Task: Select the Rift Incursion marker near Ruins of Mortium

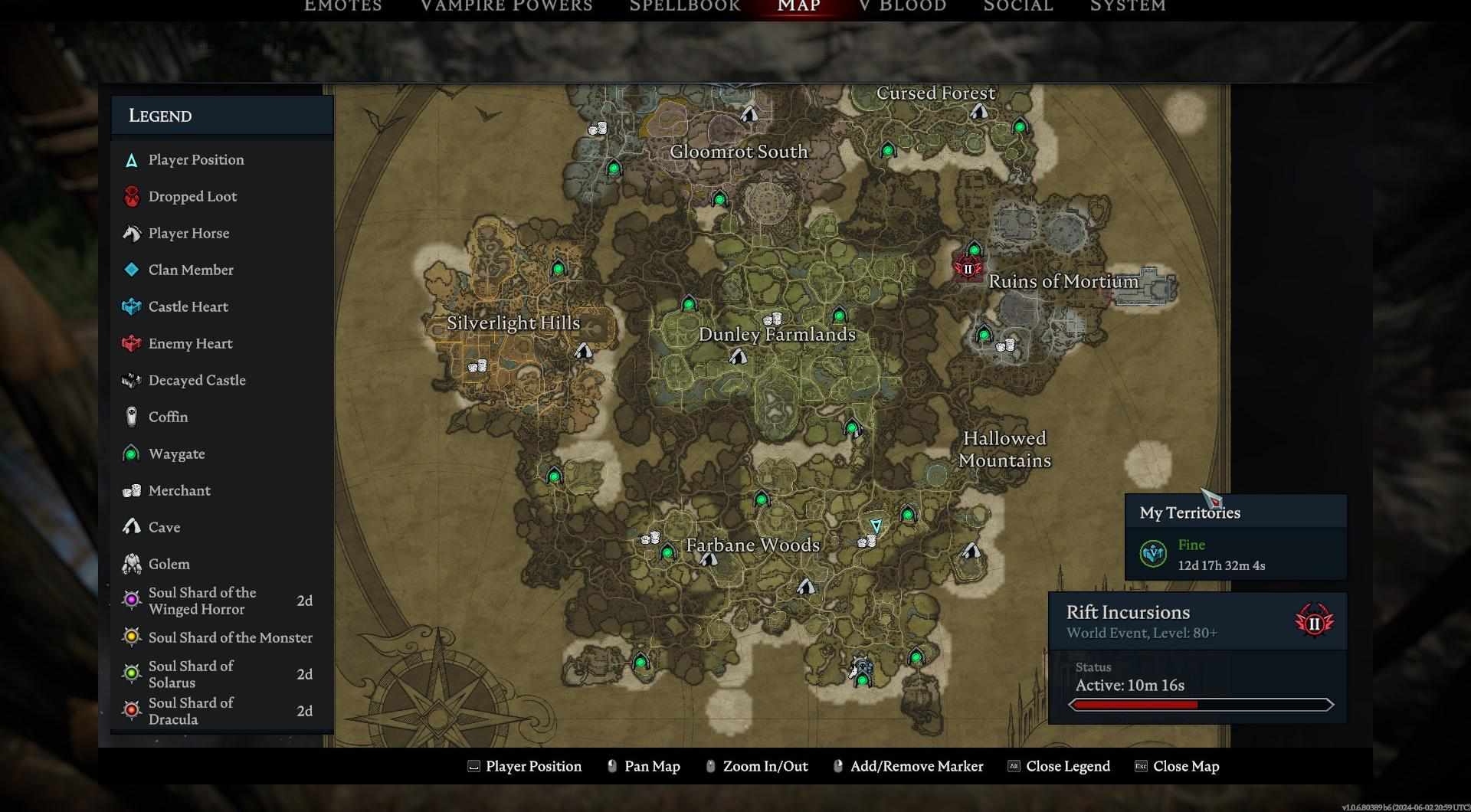Action: click(x=968, y=269)
